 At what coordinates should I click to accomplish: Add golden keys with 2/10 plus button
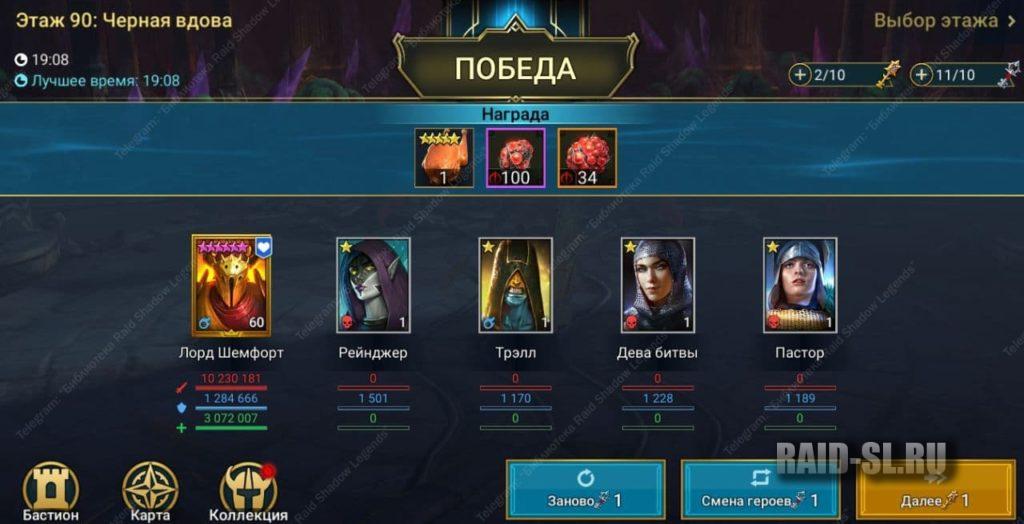pyautogui.click(x=801, y=75)
